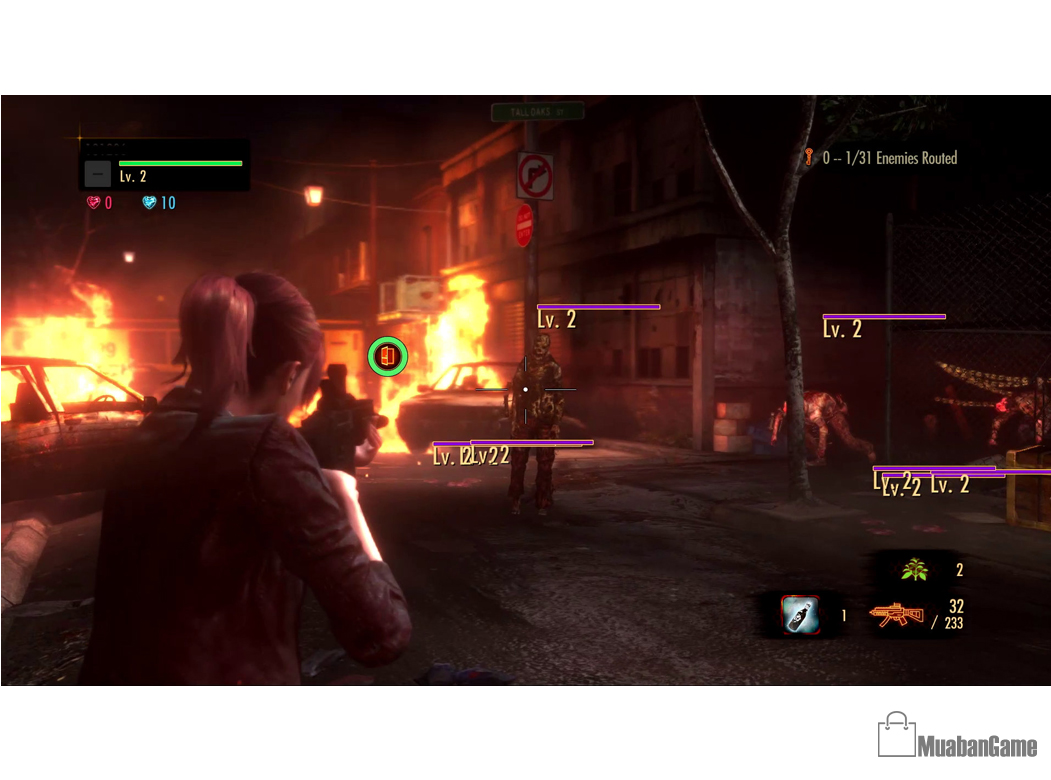The width and height of the screenshot is (1051, 780).
Task: Select the bottle sub-weapon slot
Action: 800,614
